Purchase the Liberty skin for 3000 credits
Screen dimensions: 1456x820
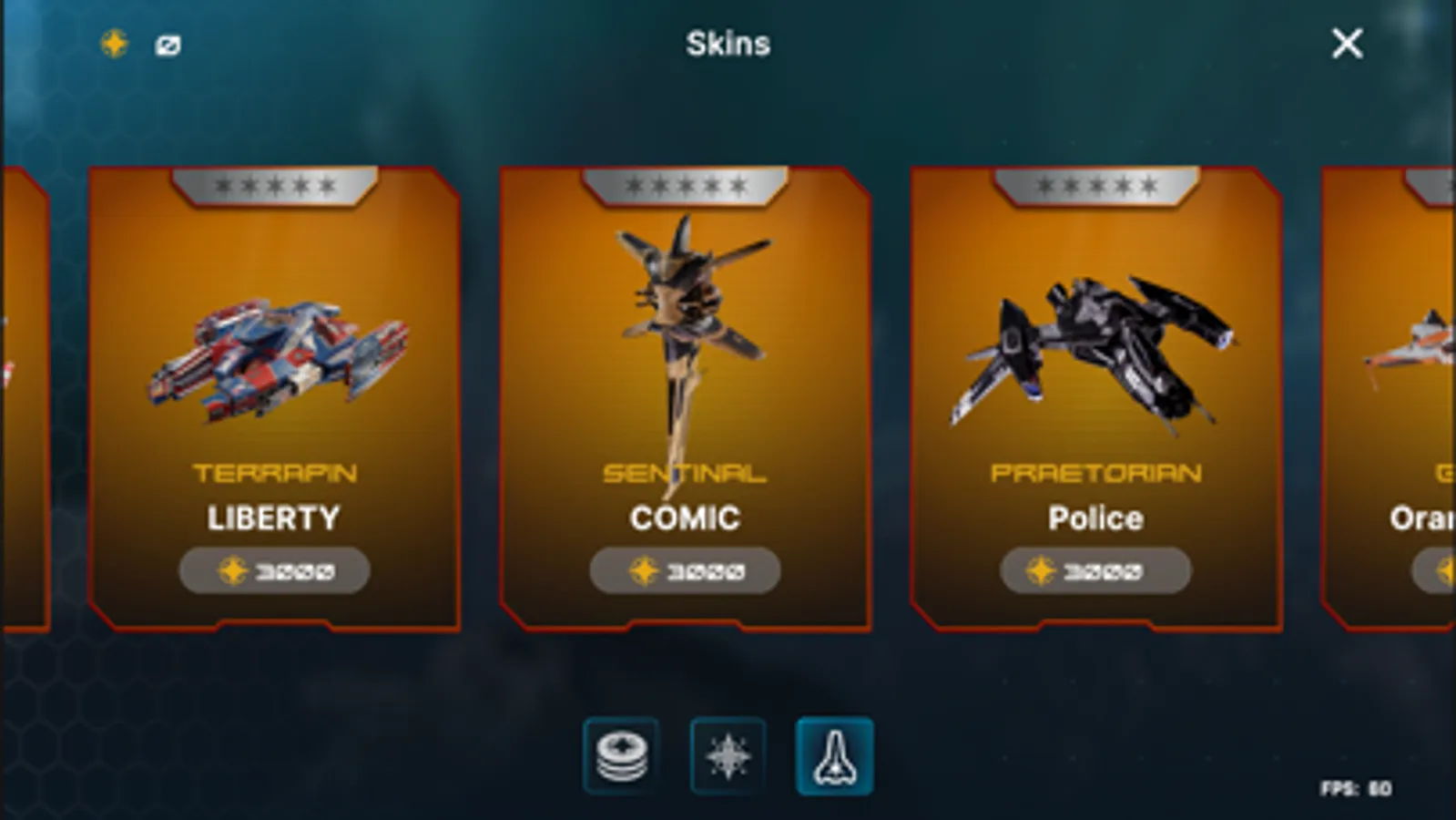pyautogui.click(x=273, y=570)
